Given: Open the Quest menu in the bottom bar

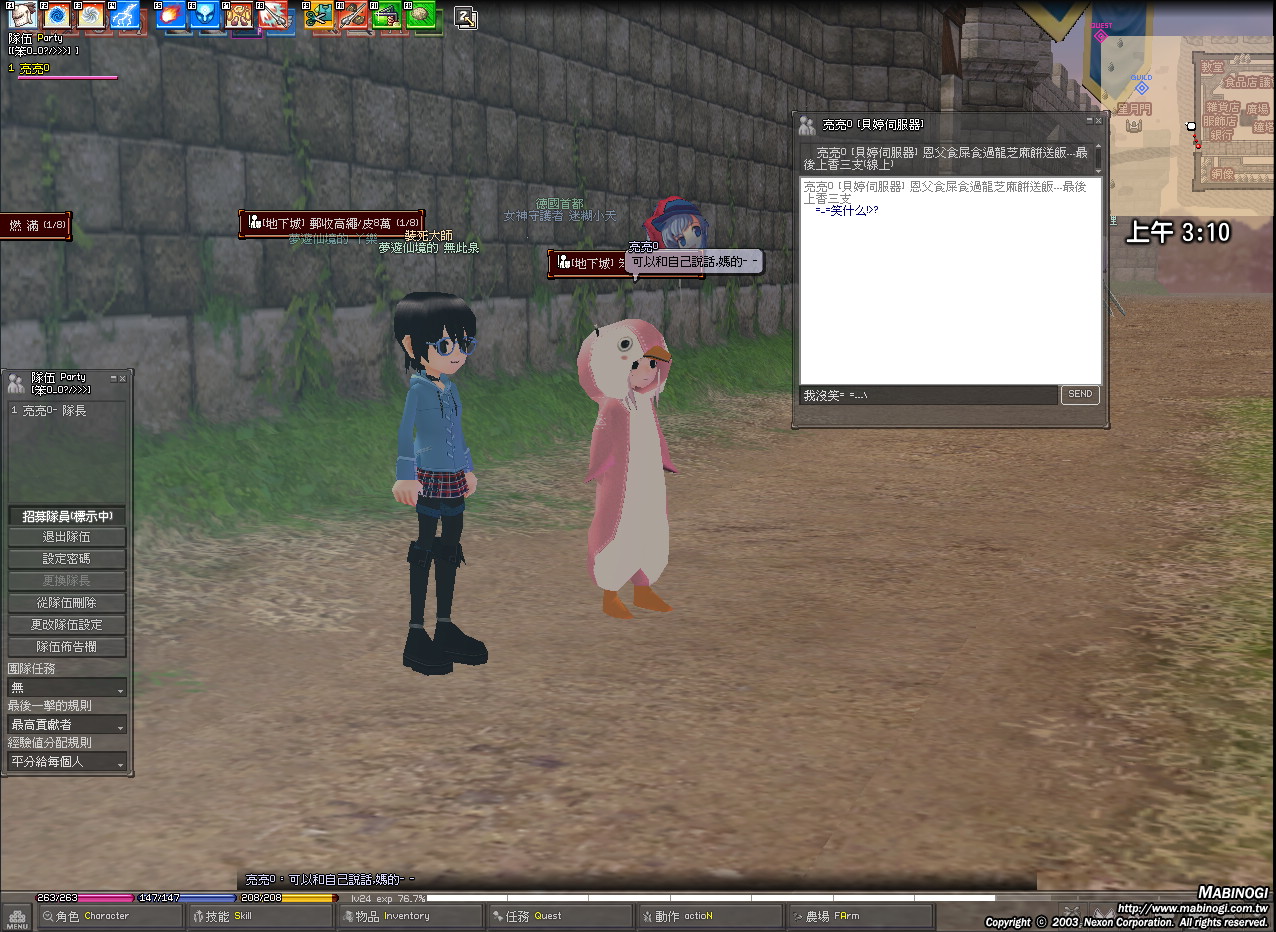Looking at the screenshot, I should (558, 916).
